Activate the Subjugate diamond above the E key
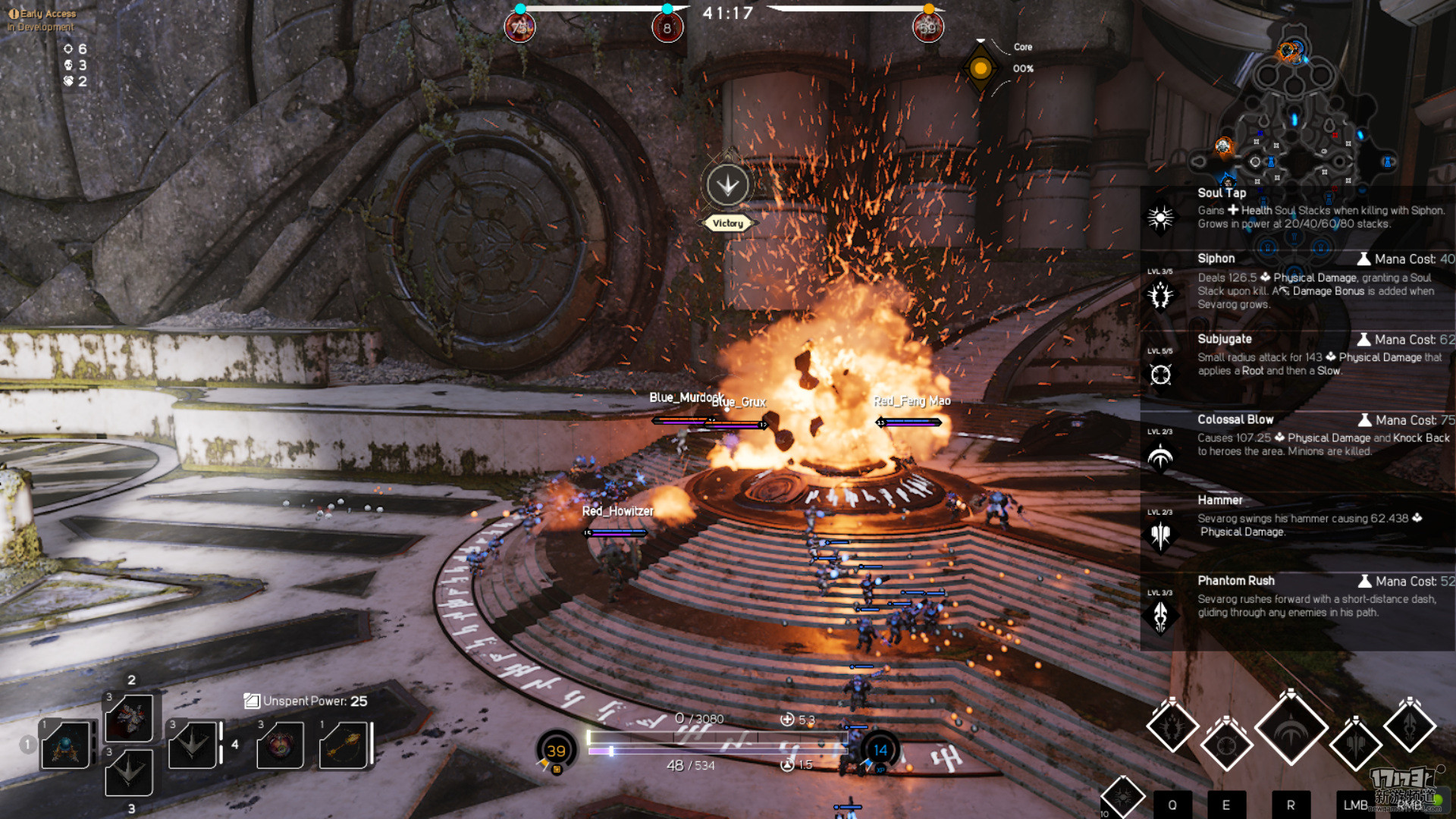 (1226, 744)
